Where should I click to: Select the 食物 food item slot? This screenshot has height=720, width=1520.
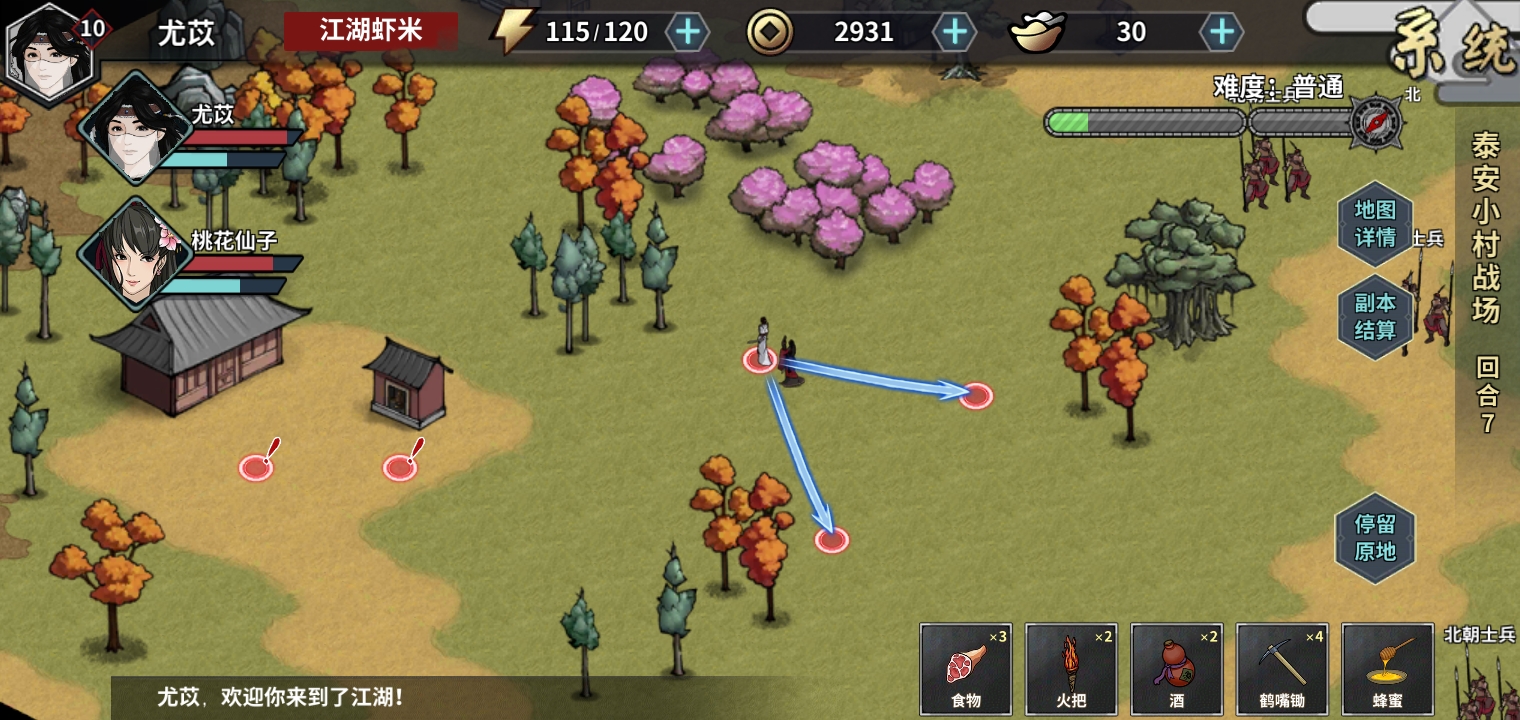point(965,668)
